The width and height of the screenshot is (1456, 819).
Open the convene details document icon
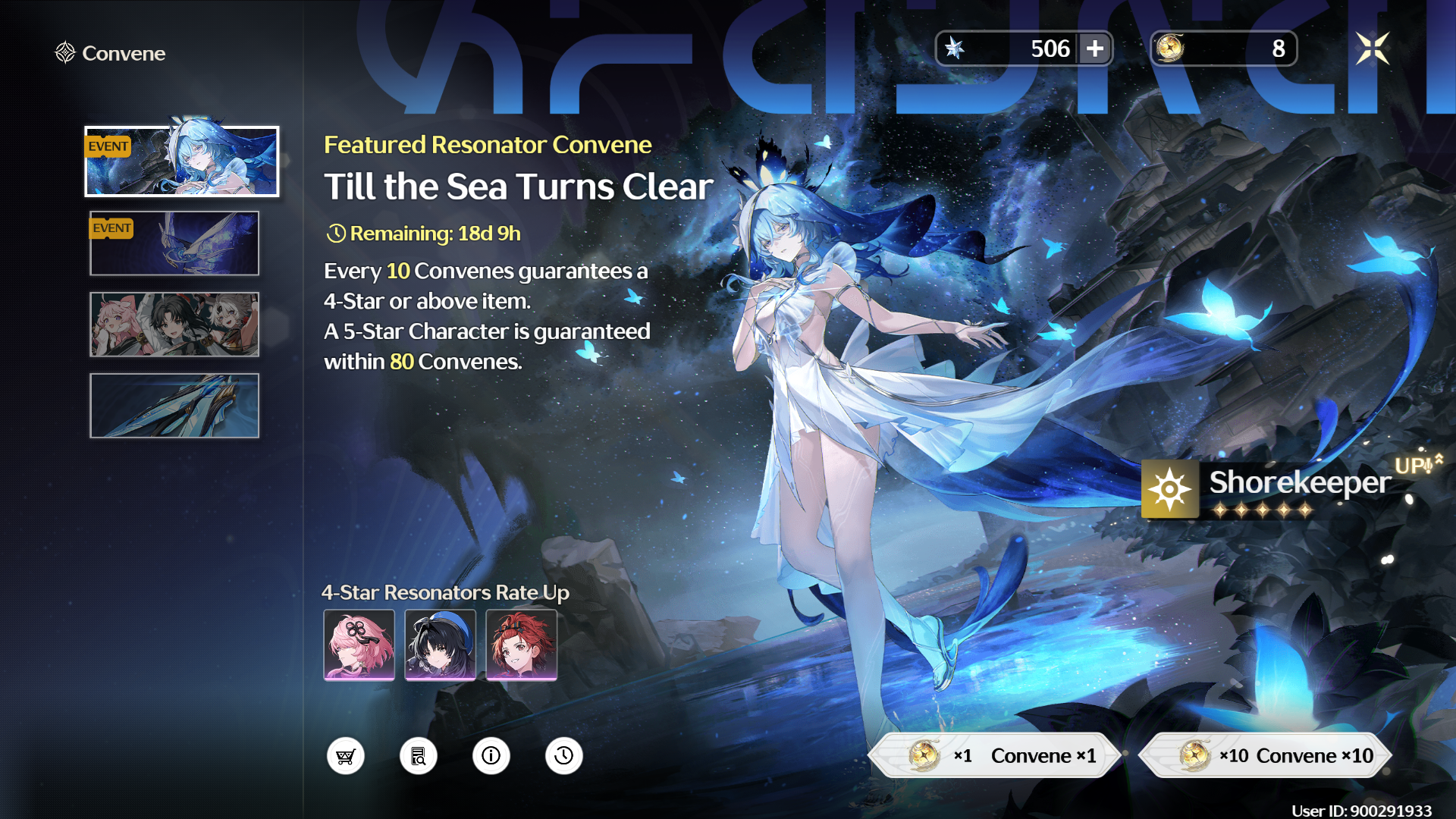click(x=419, y=756)
